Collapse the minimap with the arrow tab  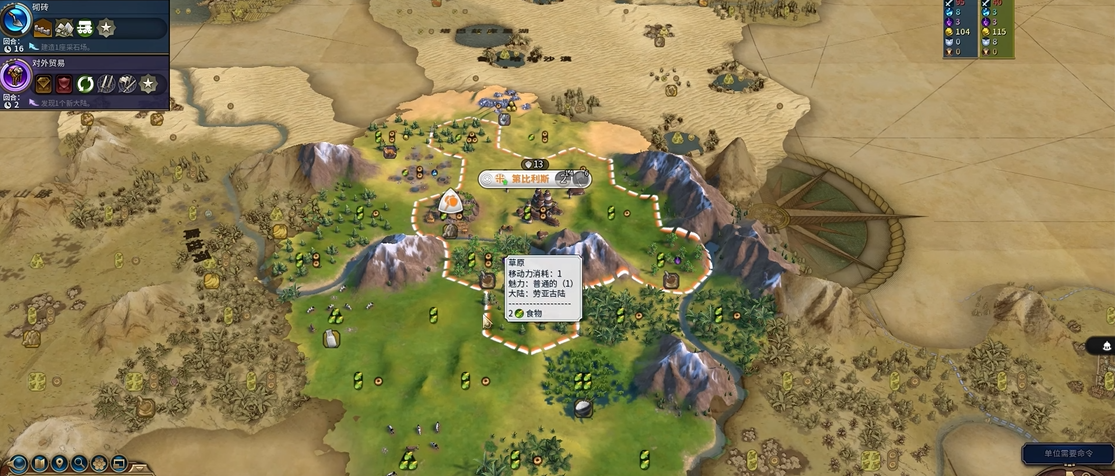139,466
